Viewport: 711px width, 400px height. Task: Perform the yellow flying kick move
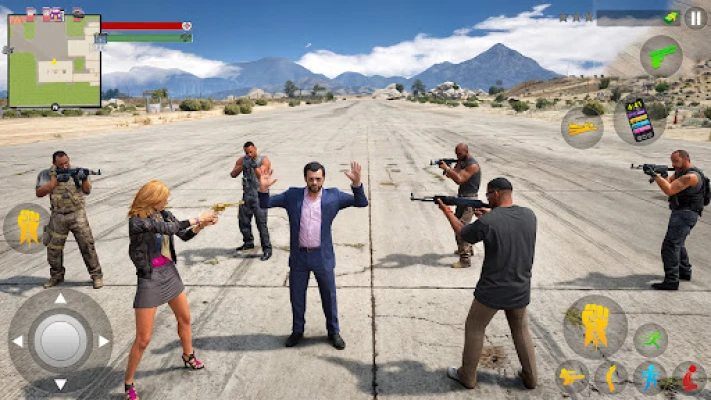[572, 377]
